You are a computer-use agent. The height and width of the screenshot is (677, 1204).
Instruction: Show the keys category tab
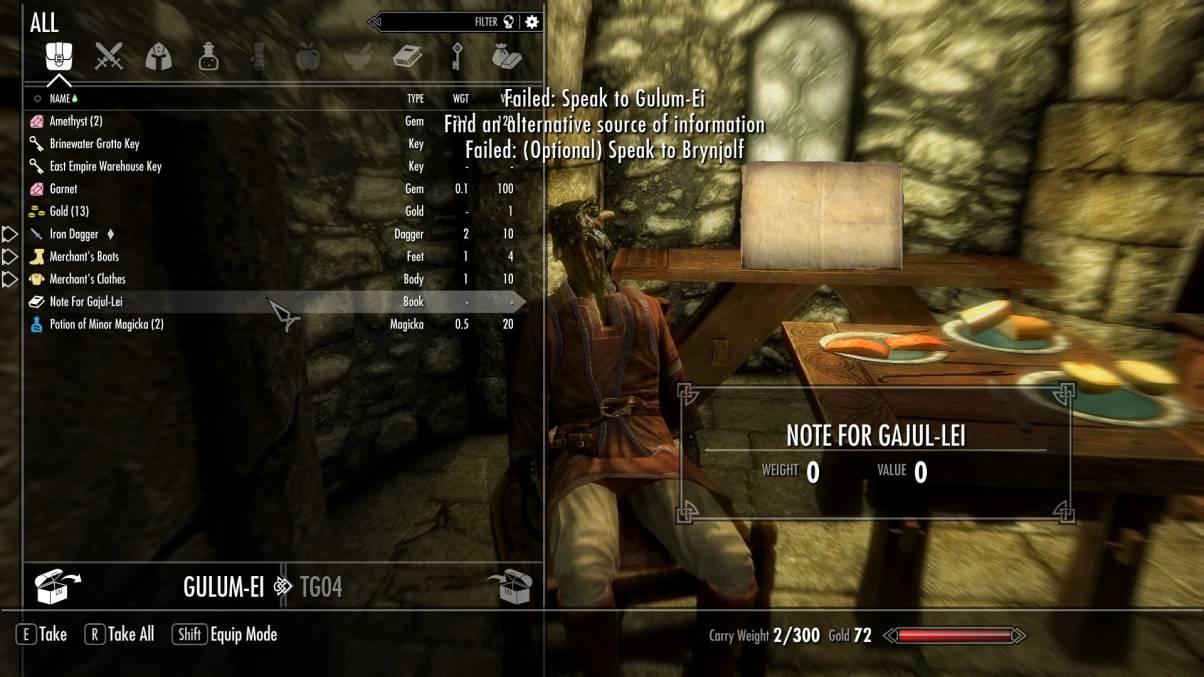(457, 56)
